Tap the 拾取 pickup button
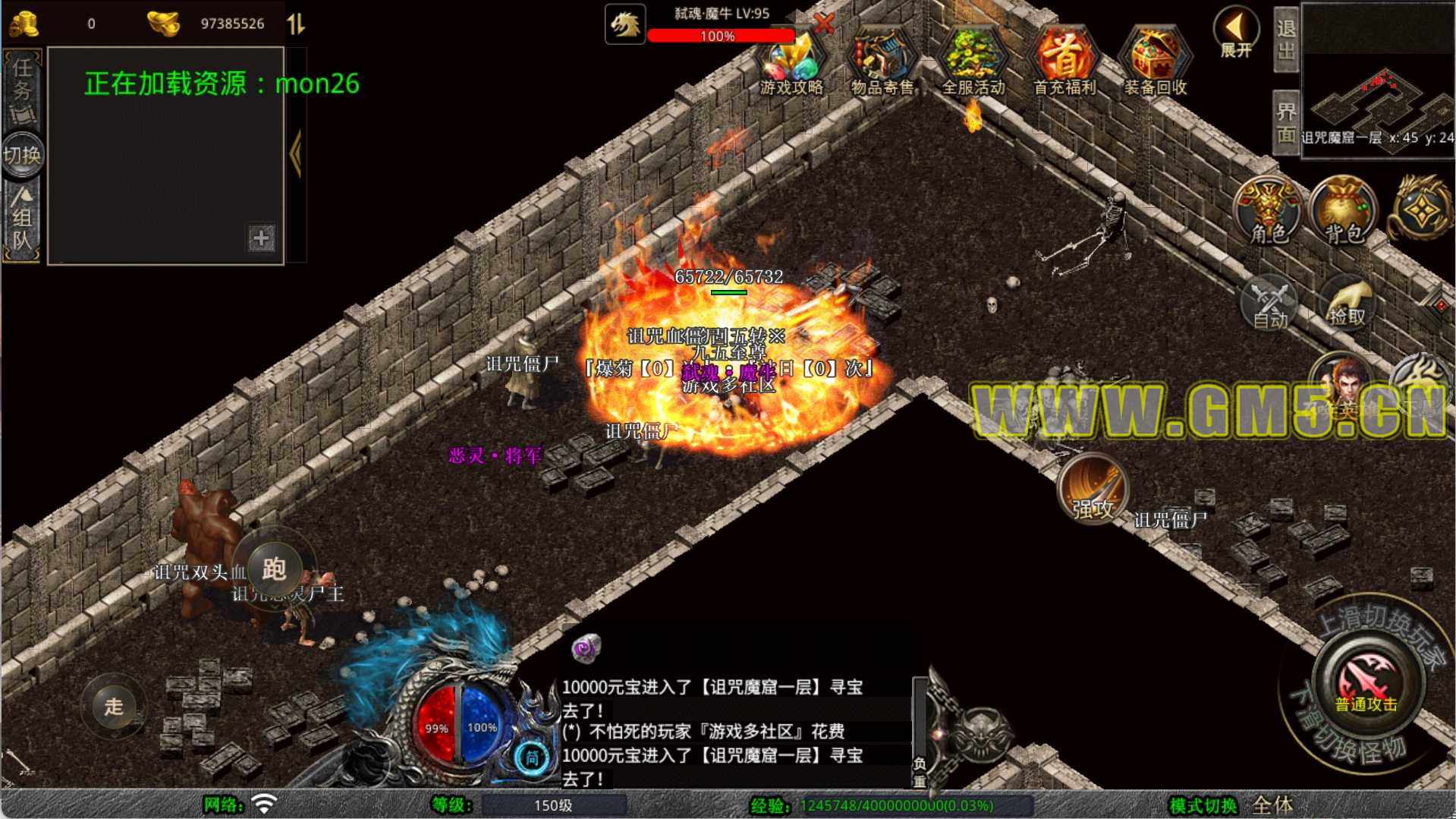This screenshot has width=1456, height=819. 1348,304
